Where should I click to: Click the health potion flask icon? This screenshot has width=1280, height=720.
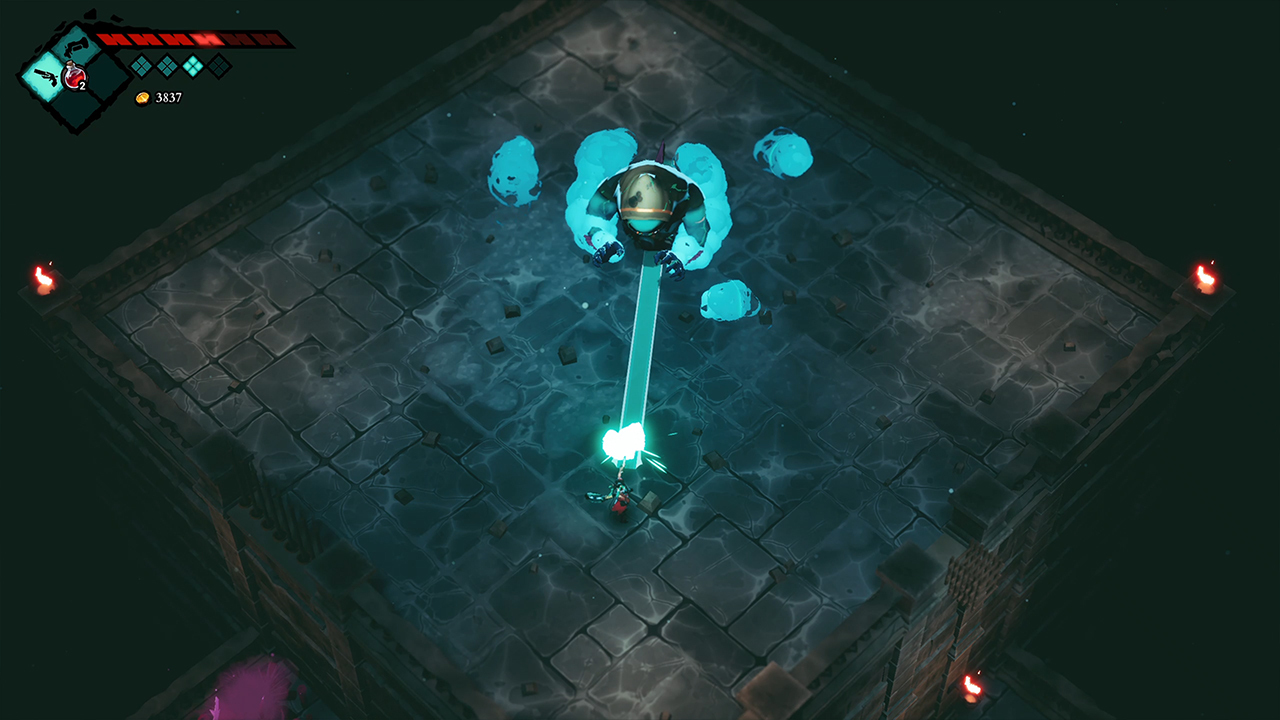point(74,77)
